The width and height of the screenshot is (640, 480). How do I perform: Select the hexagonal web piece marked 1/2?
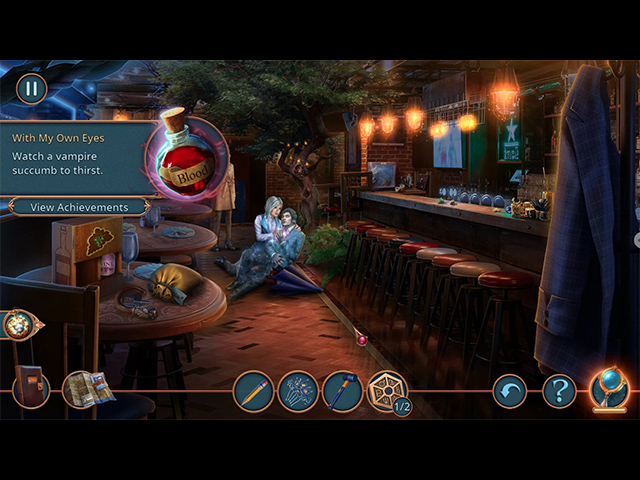pos(387,391)
